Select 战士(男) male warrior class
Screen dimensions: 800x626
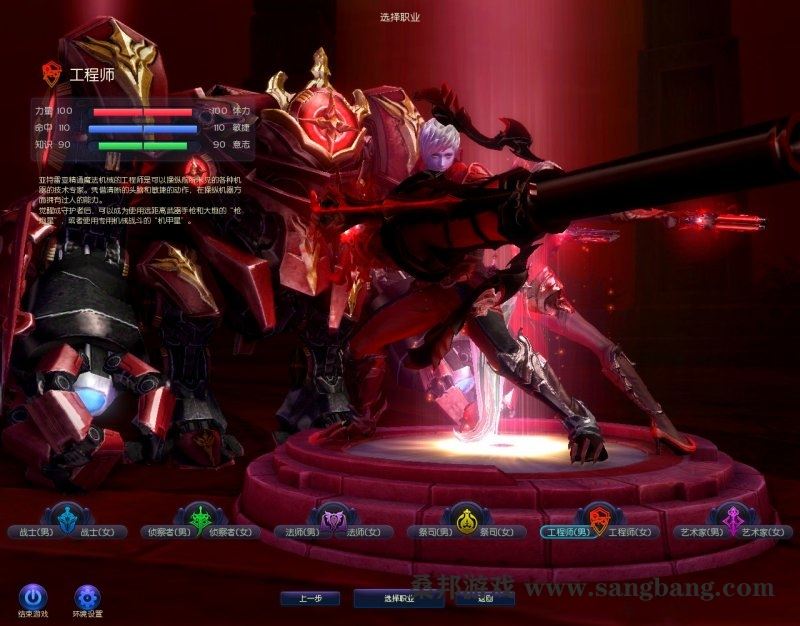(x=29, y=532)
